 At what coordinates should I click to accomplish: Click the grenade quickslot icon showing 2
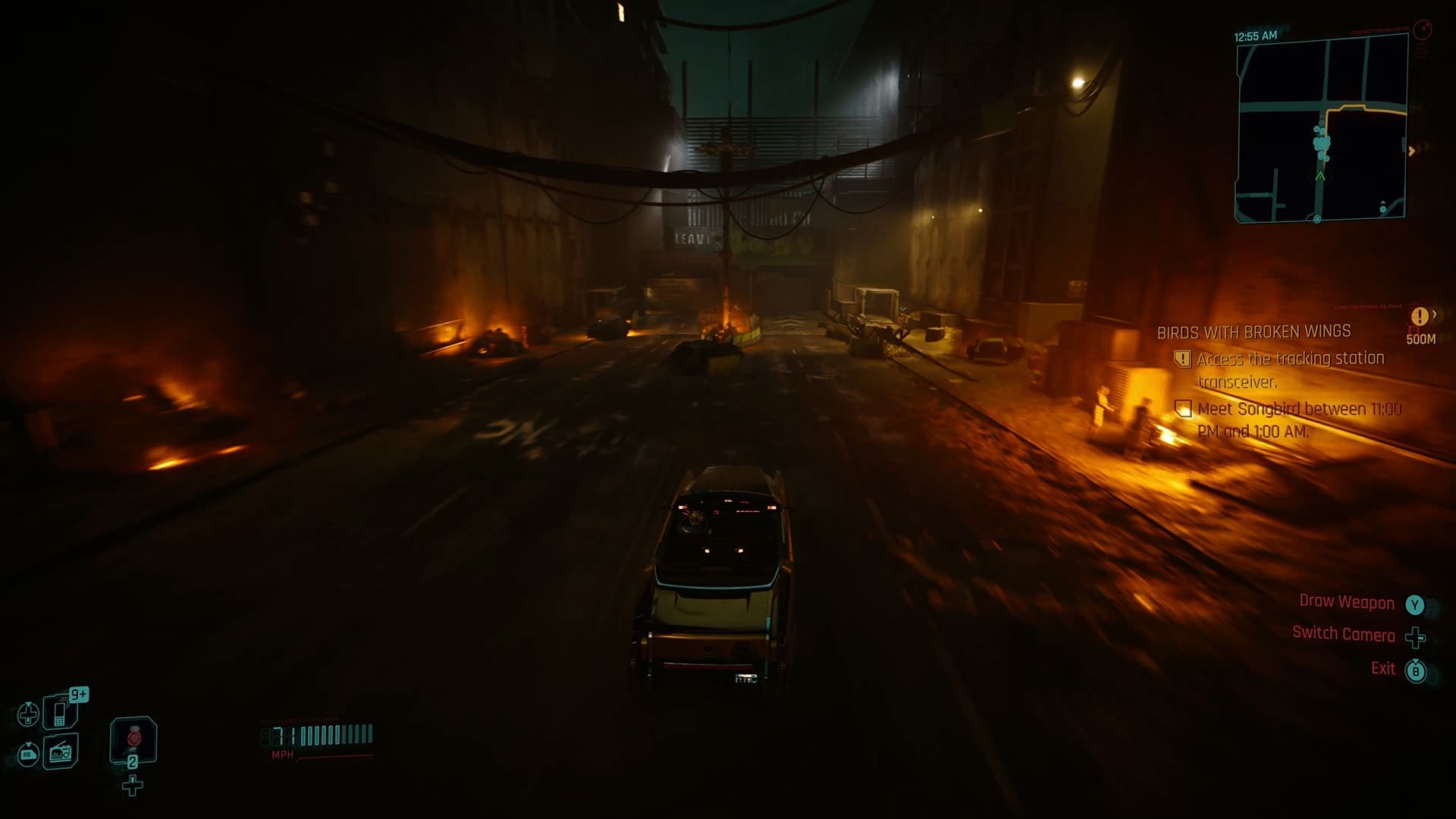[133, 742]
